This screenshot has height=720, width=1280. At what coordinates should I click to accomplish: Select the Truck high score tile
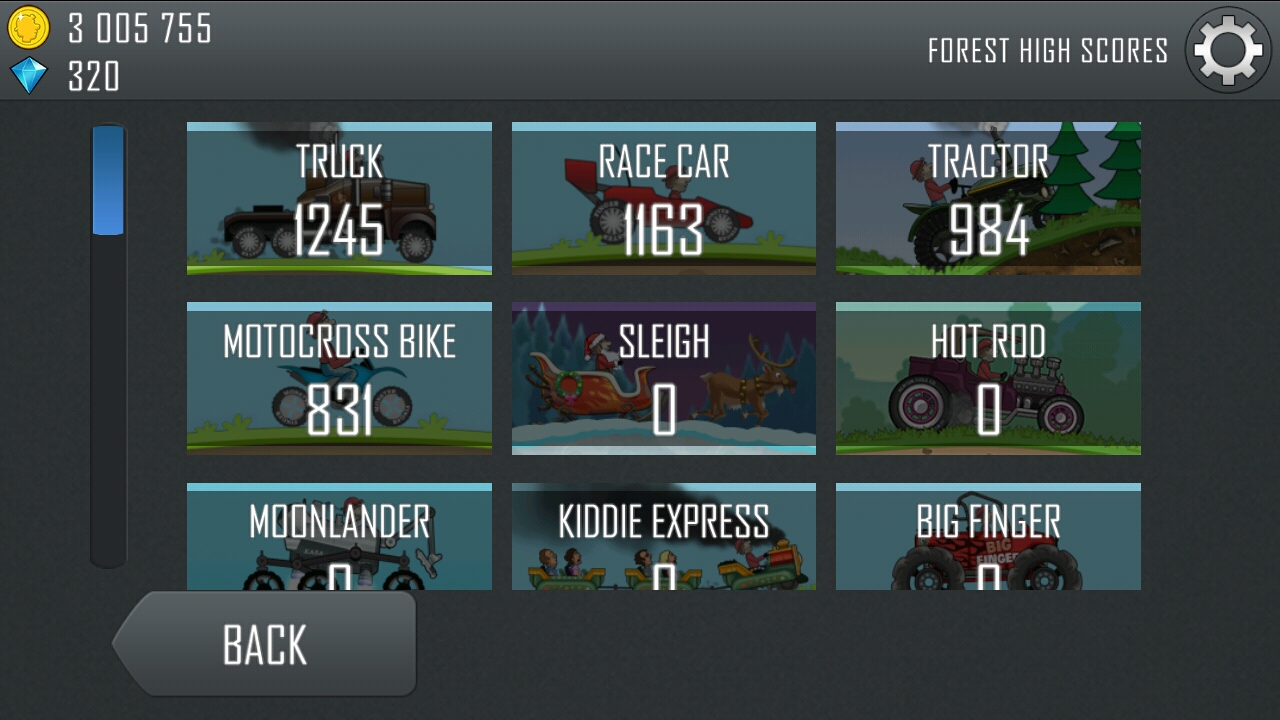coord(339,199)
